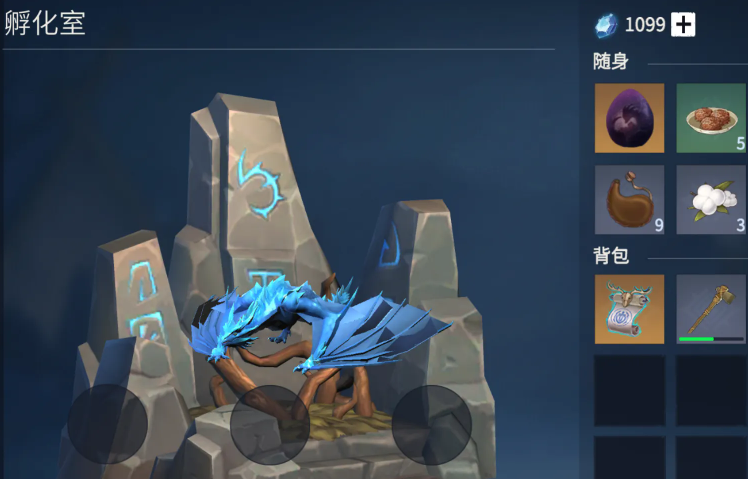This screenshot has height=479, width=748.
Task: Tap the plus button beside 1099 crystals
Action: coord(683,25)
